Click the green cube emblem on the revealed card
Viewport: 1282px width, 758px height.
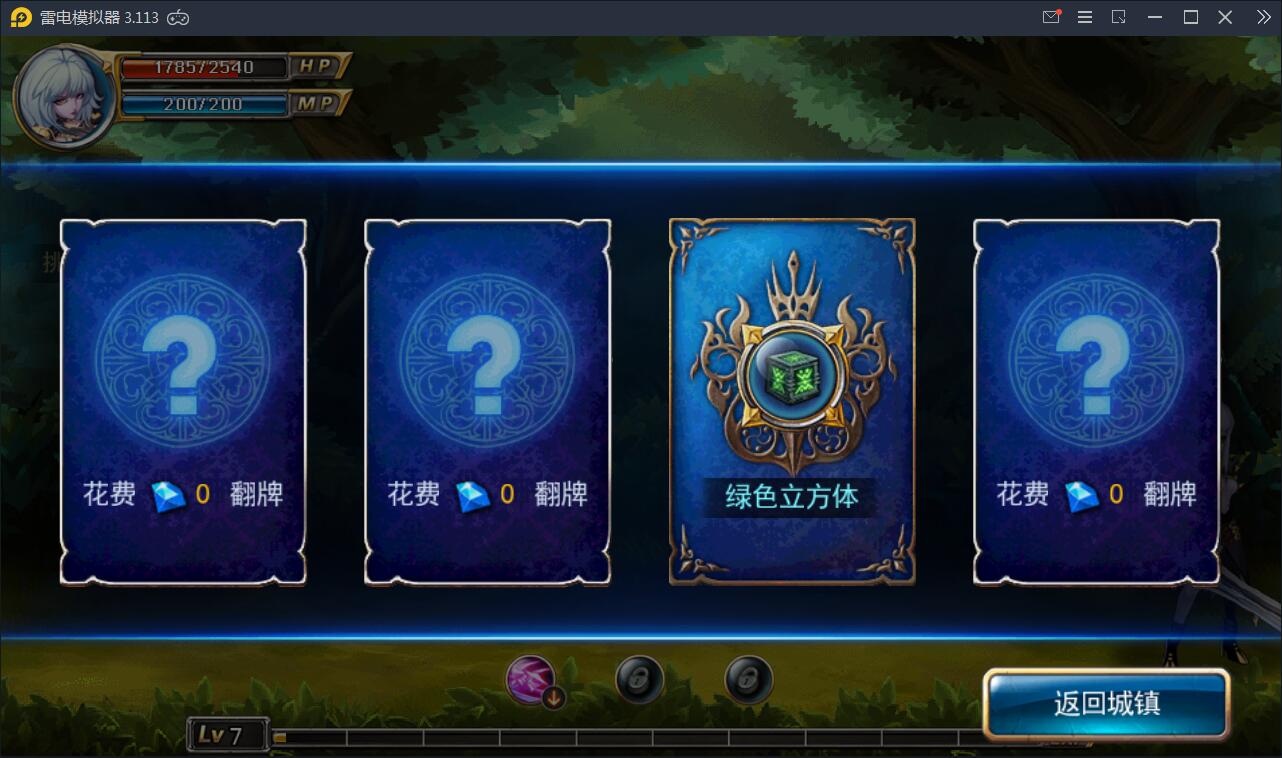[x=792, y=375]
